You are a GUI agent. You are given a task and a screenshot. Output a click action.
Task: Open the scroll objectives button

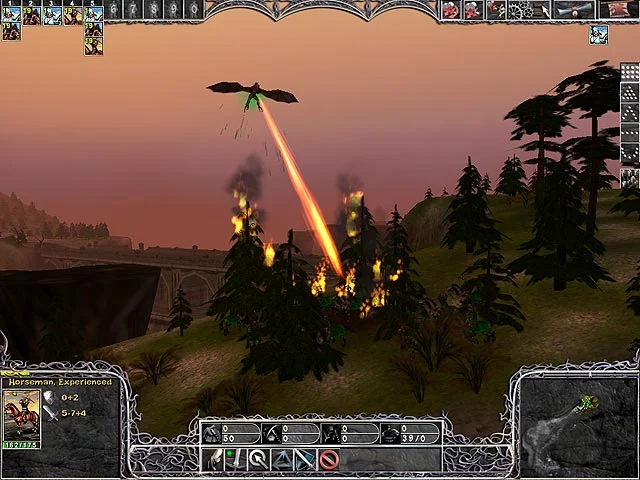(573, 10)
